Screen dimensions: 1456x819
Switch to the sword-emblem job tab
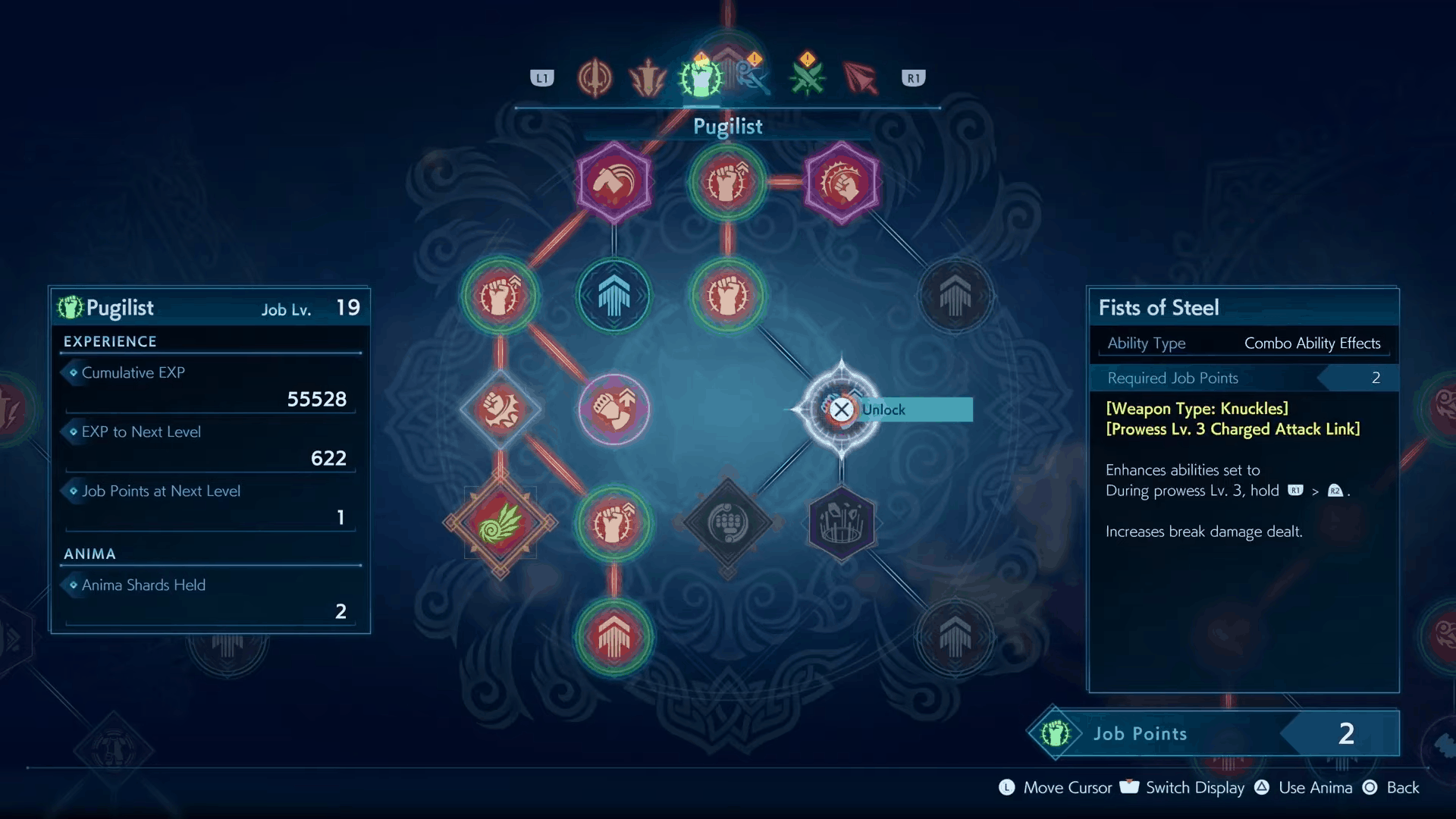tap(595, 77)
